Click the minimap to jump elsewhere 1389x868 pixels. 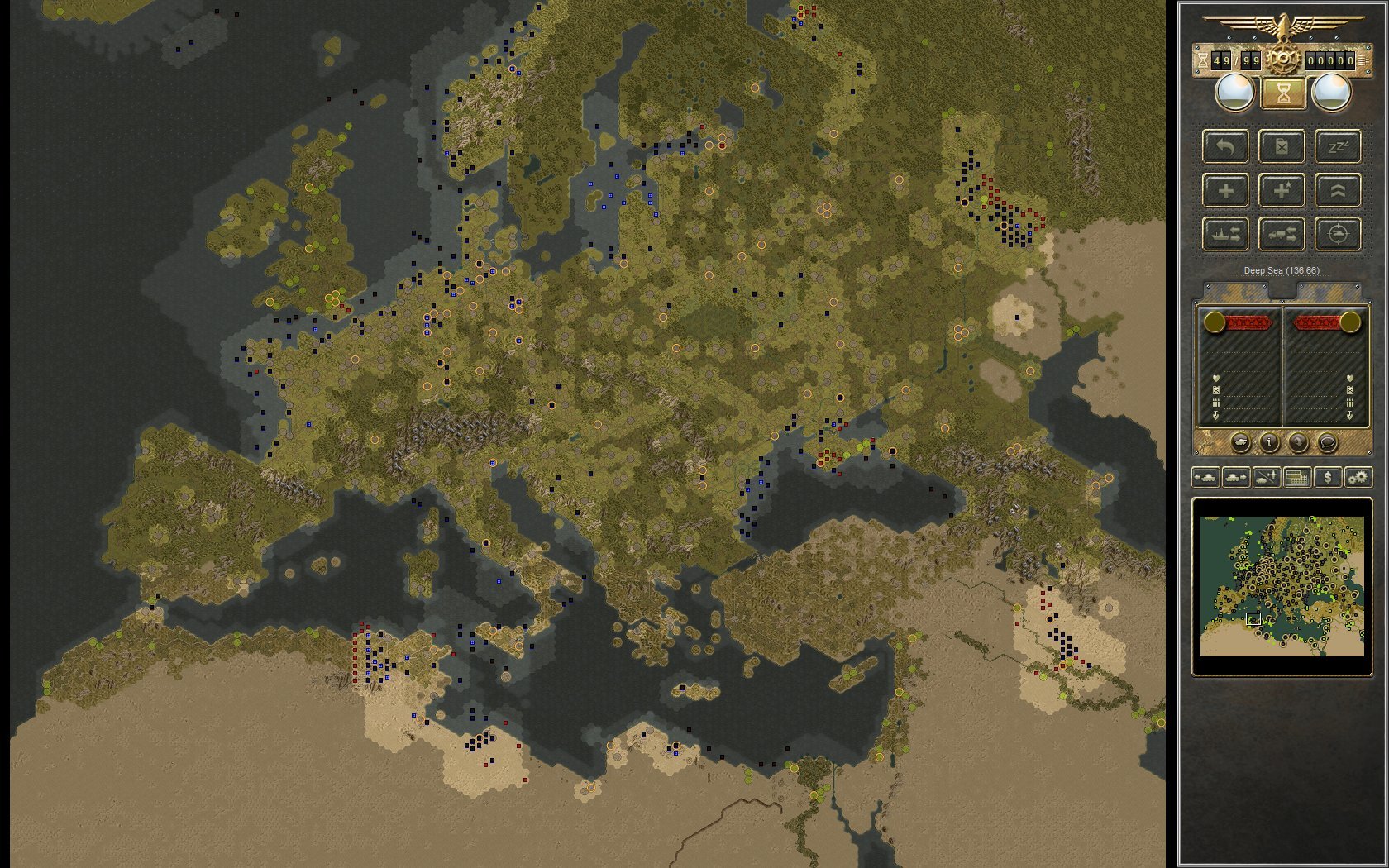[x=1282, y=587]
